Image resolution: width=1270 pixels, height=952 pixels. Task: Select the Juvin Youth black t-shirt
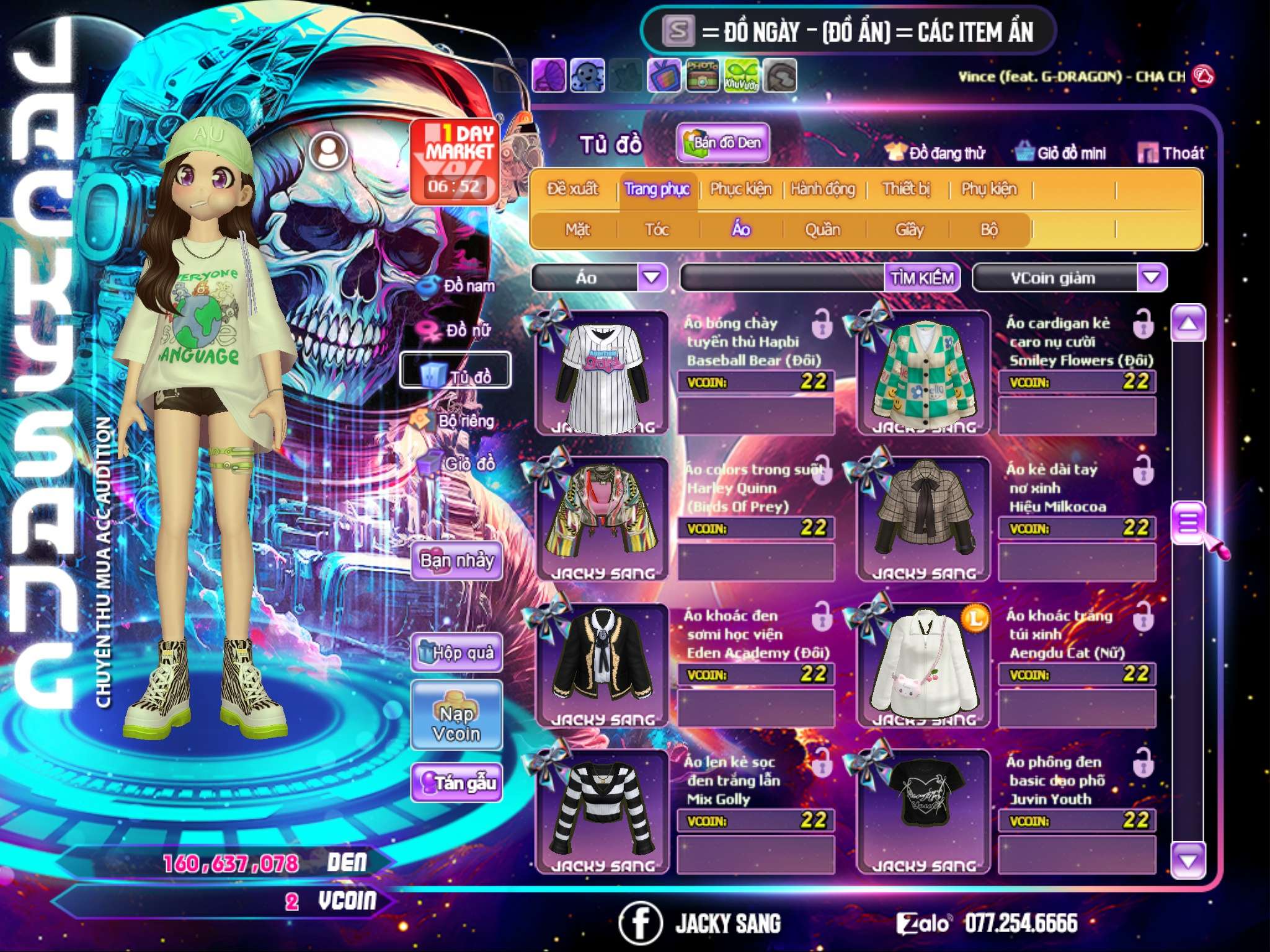click(x=923, y=811)
